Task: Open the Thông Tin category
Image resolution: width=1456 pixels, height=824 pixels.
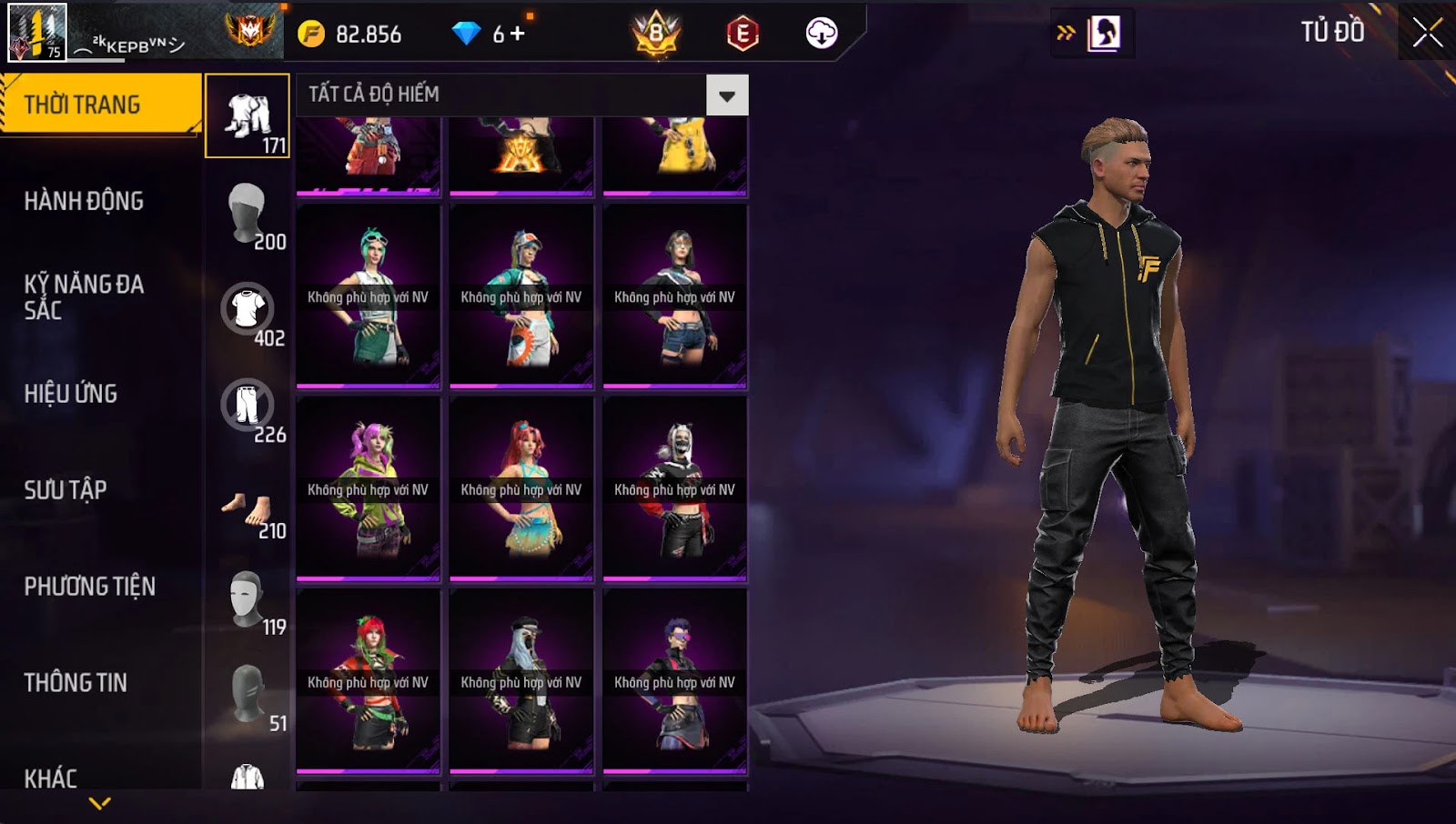Action: (76, 683)
